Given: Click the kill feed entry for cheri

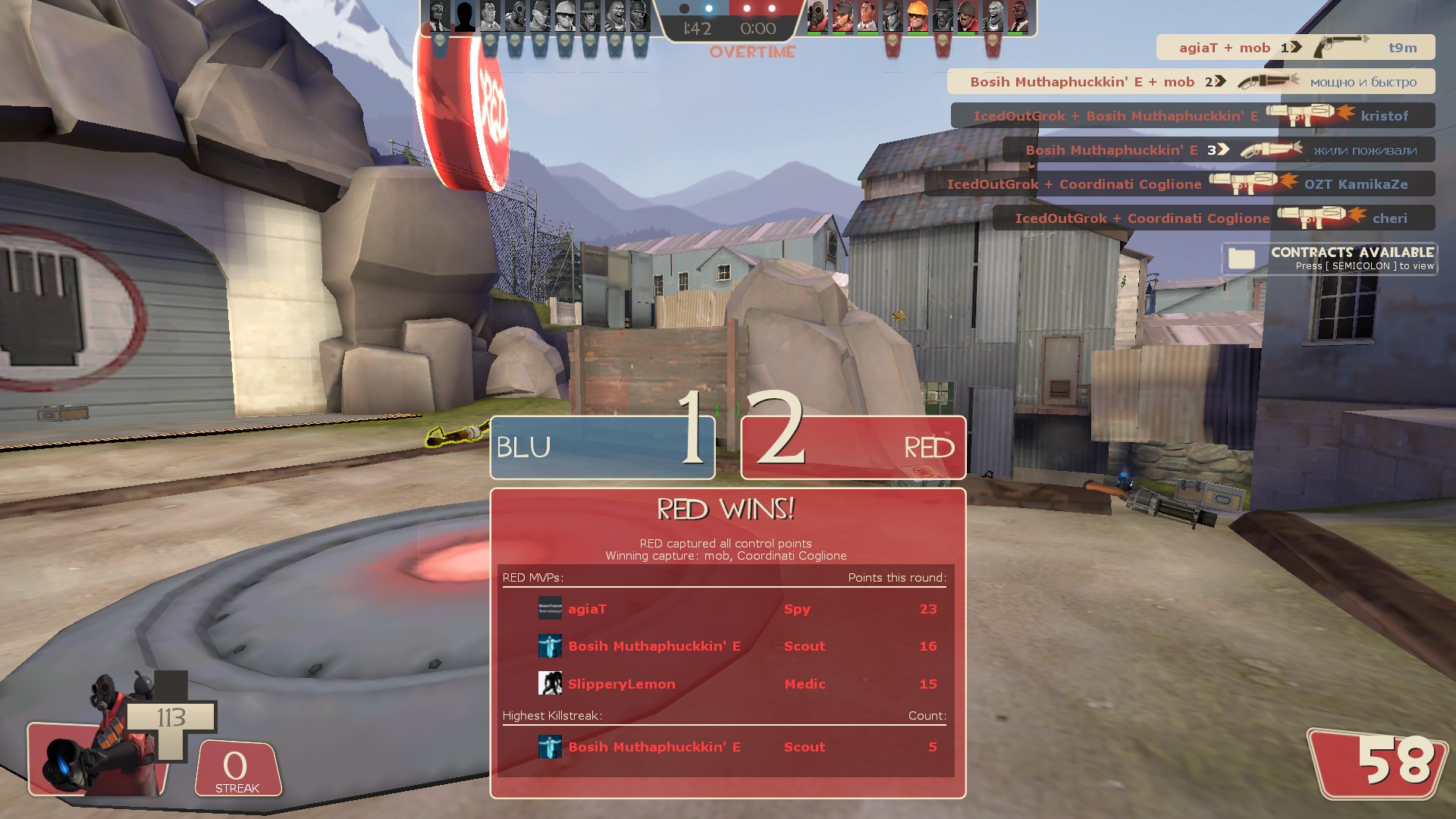Looking at the screenshot, I should pos(1213,218).
